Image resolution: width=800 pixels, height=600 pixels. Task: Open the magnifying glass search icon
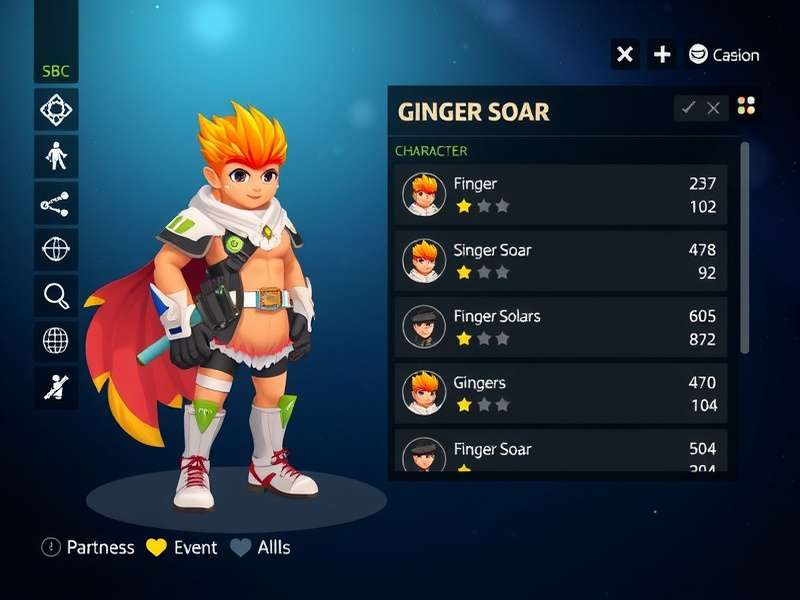point(56,295)
